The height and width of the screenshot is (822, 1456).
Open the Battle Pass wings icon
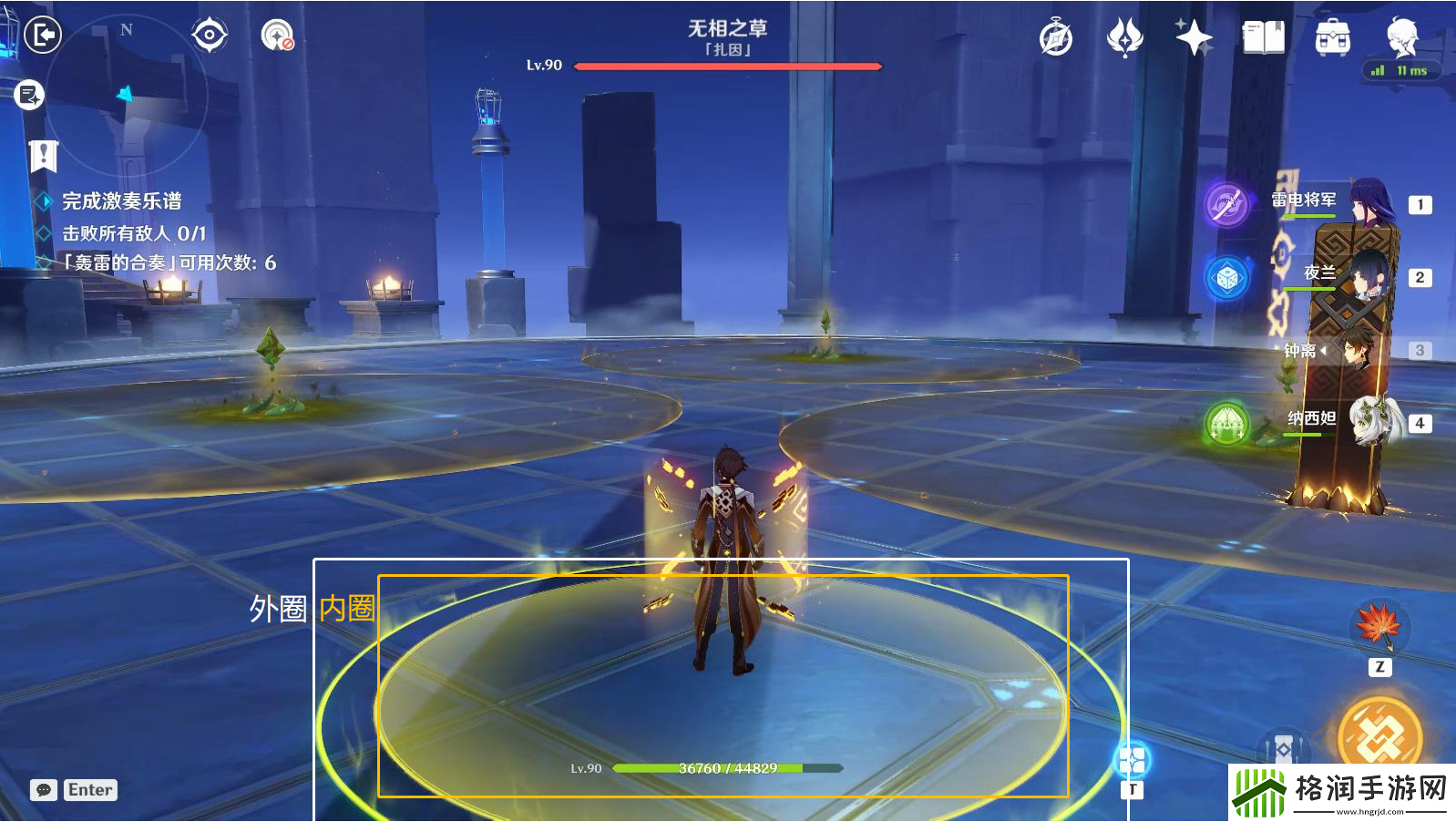tap(1126, 36)
